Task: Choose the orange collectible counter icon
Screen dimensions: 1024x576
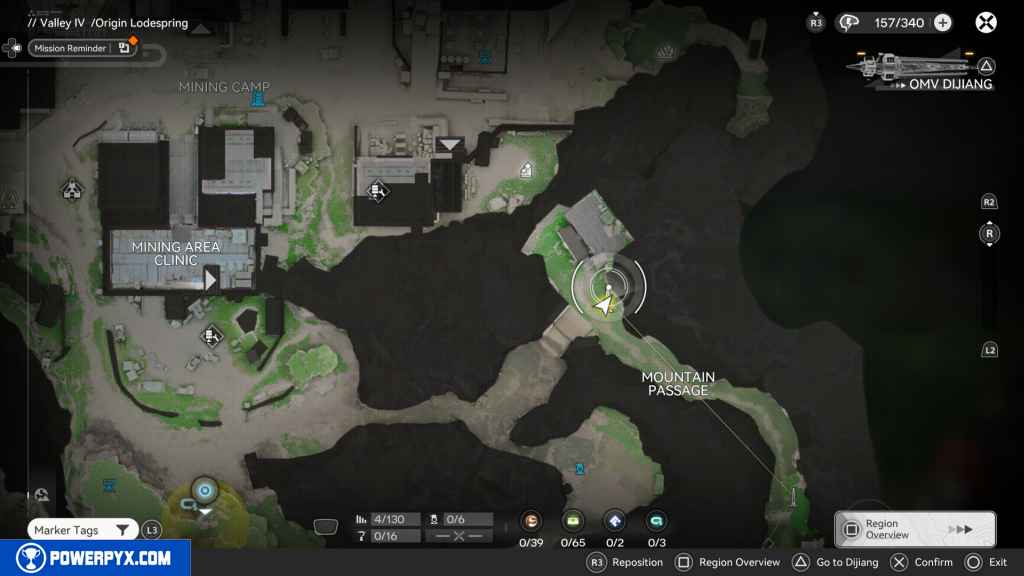Action: click(531, 521)
